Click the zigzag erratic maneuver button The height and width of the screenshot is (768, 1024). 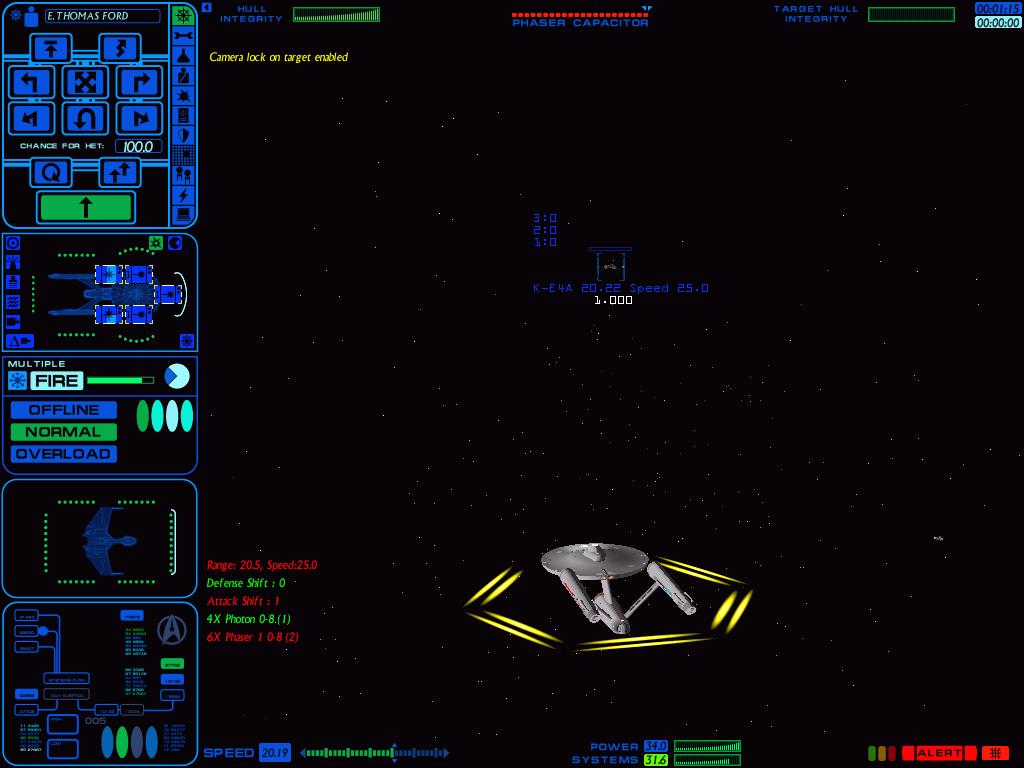119,47
